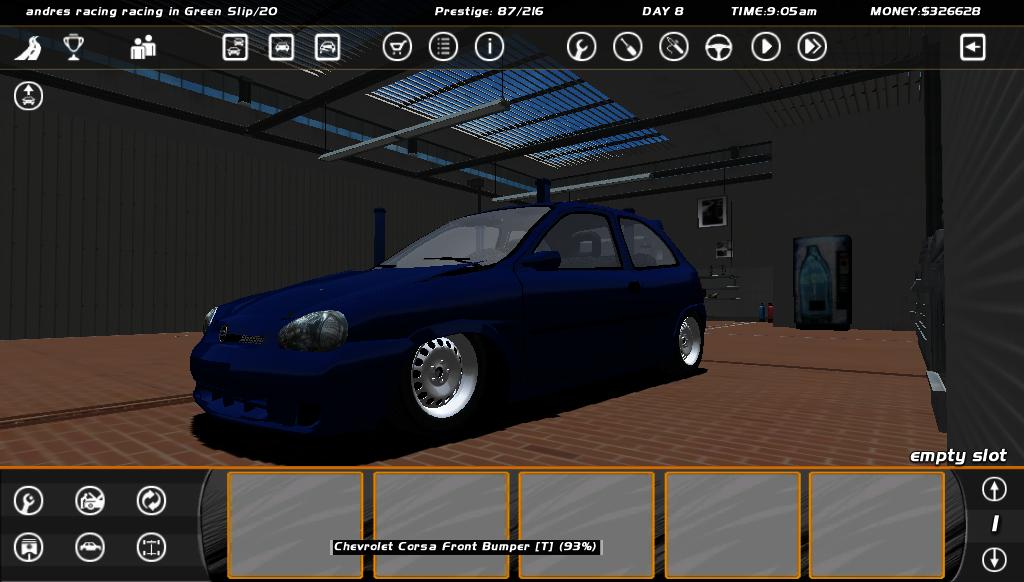Screen dimensions: 1024x582
Task: Open the shopping cart parts store
Action: [397, 47]
